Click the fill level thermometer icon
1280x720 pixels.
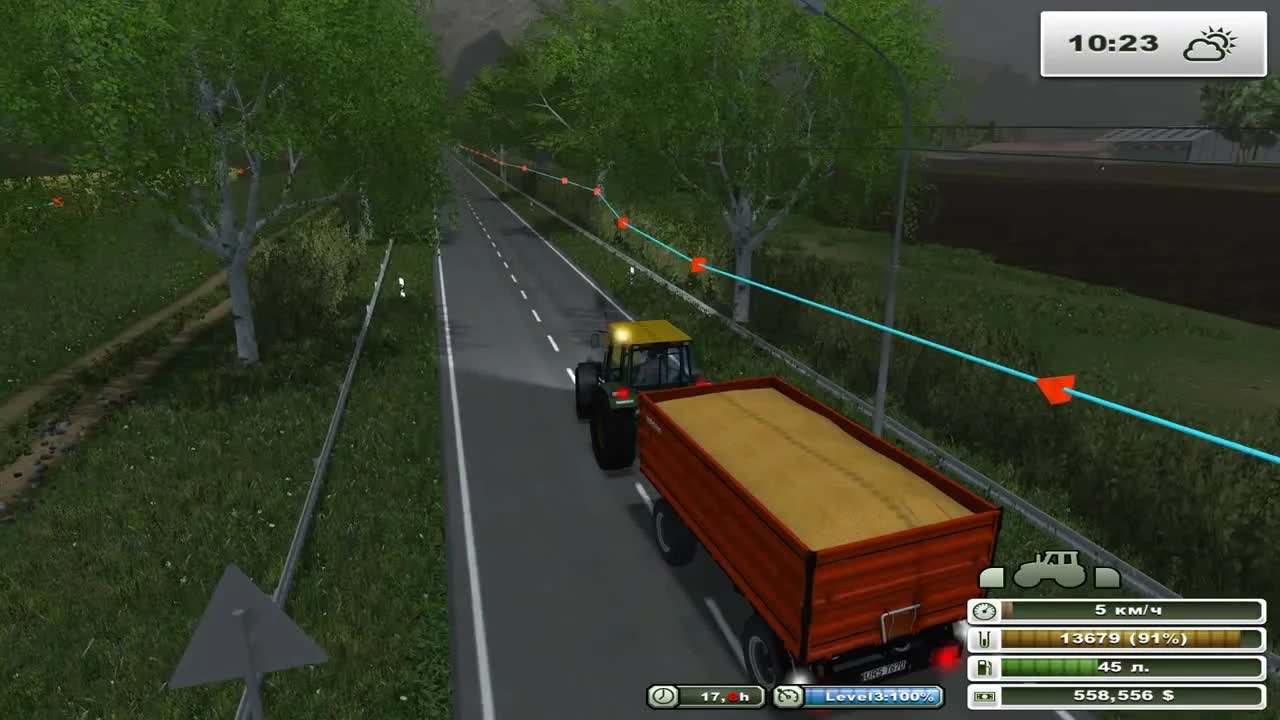pos(984,637)
